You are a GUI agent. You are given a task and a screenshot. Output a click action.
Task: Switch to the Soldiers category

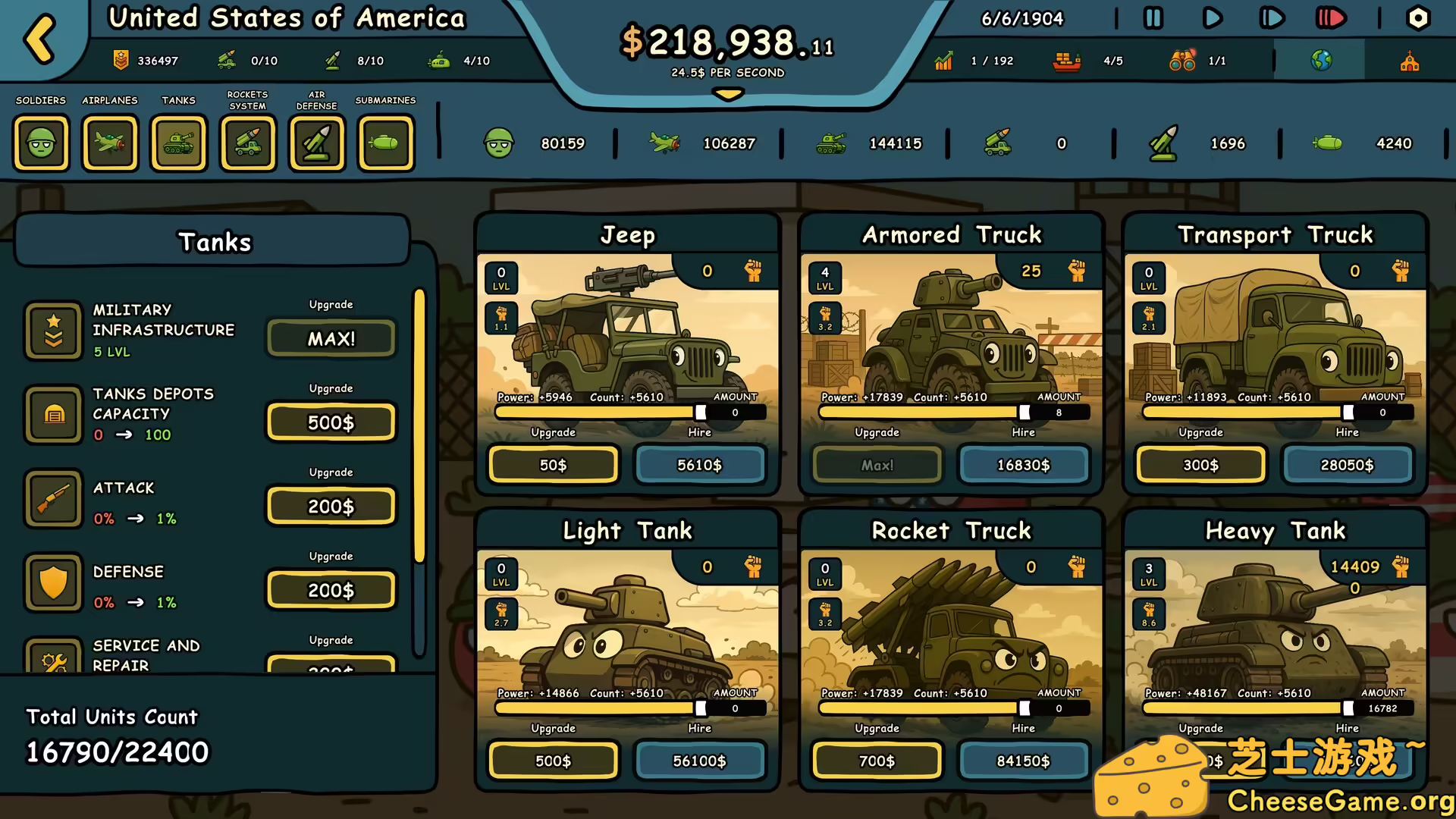click(x=41, y=143)
